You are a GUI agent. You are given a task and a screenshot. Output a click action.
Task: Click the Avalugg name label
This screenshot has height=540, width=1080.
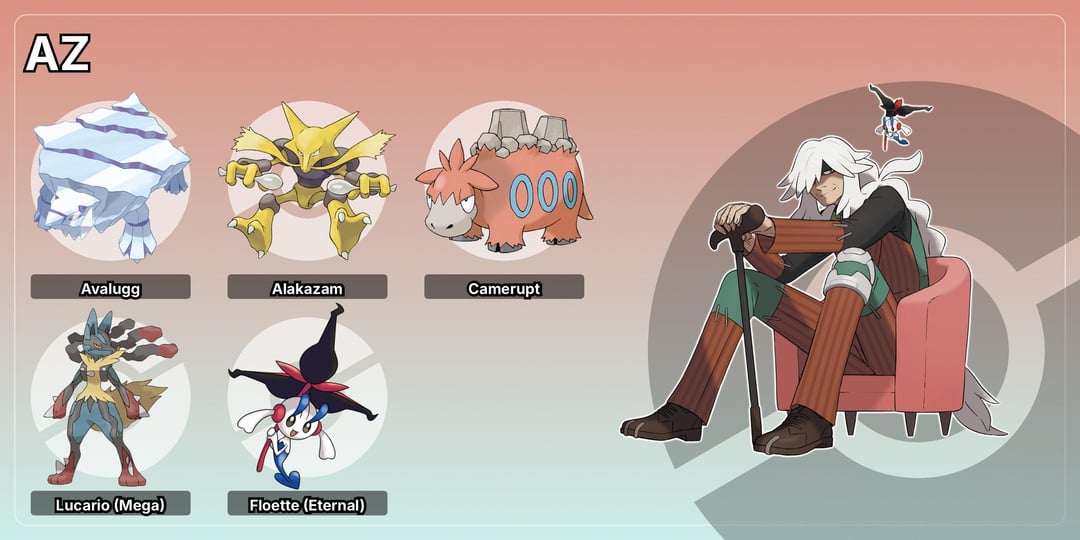[x=110, y=288]
